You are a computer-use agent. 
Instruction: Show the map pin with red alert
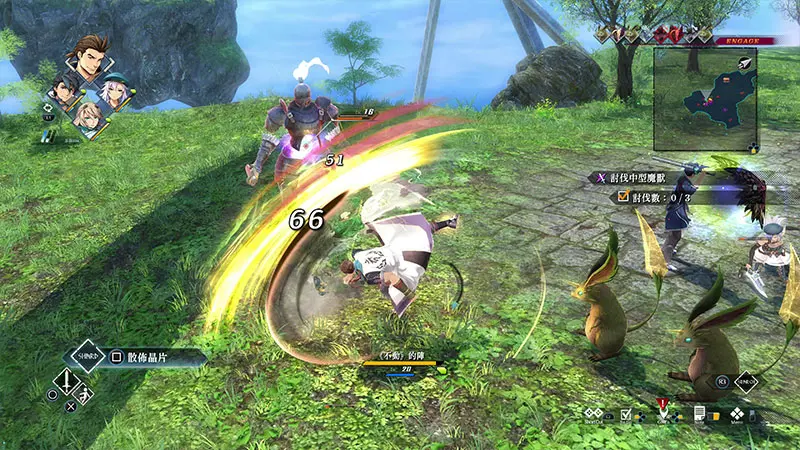(662, 410)
